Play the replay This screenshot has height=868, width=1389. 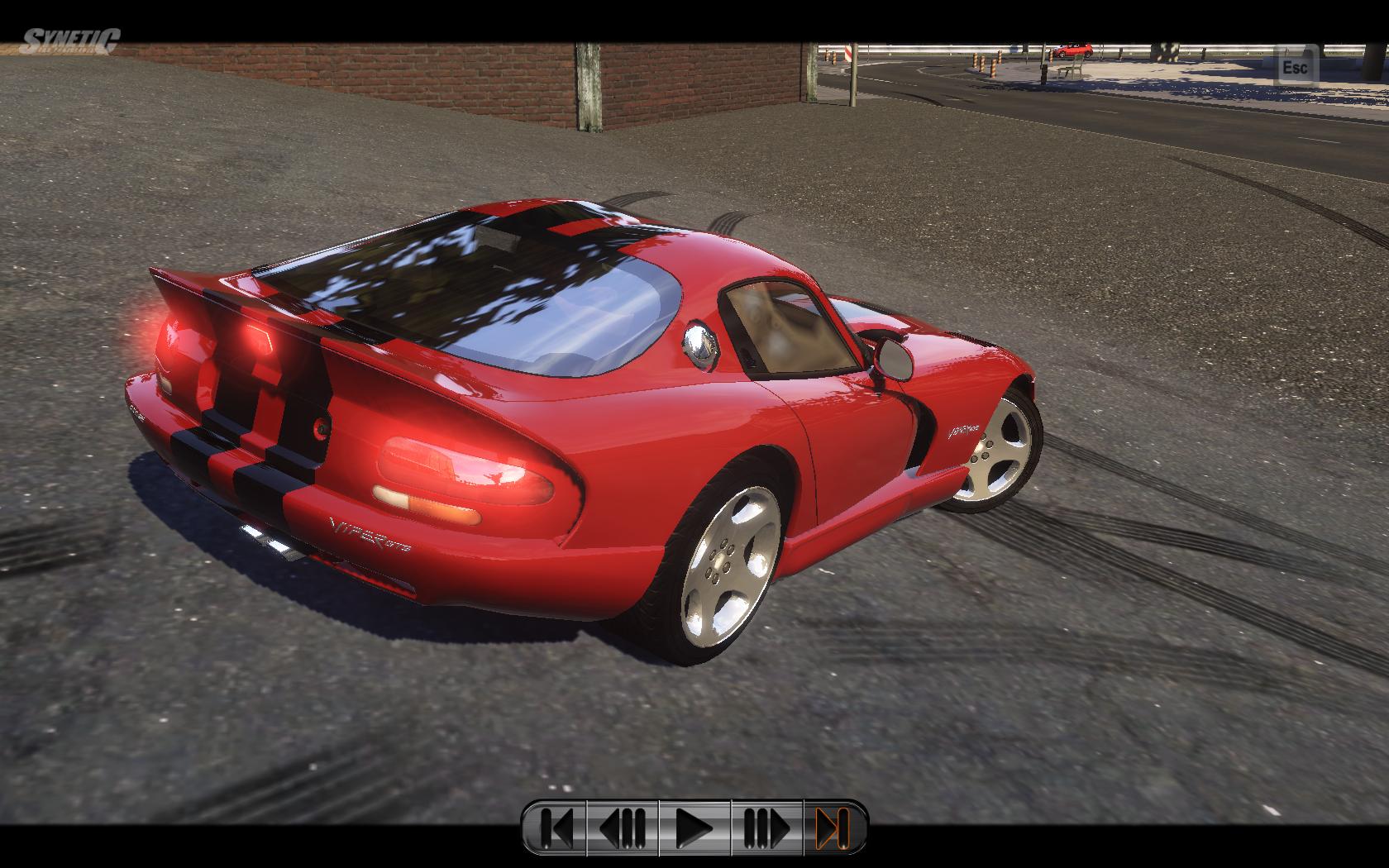pyautogui.click(x=694, y=827)
